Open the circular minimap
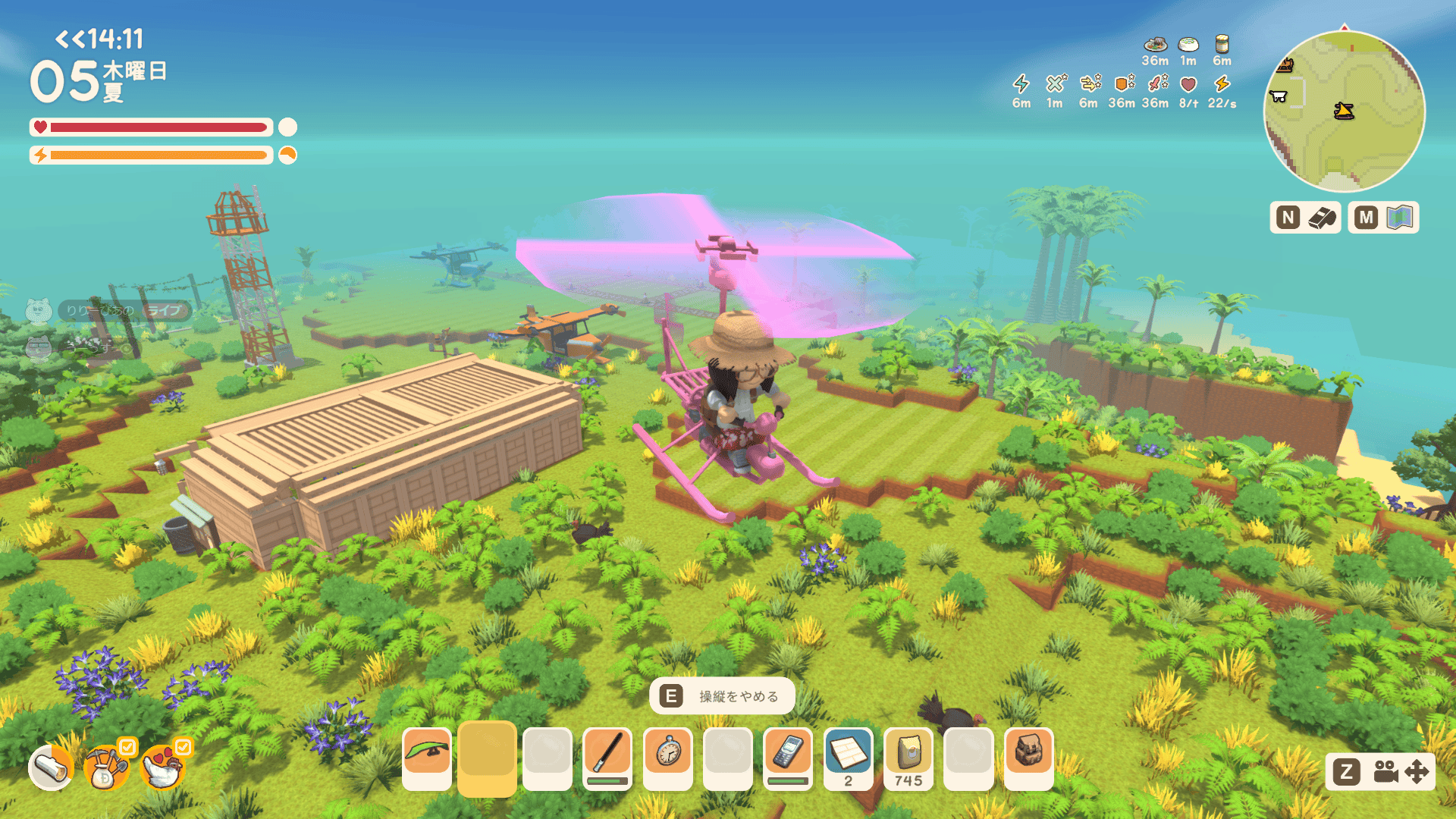Screen dimensions: 1456x819 pos(1344,111)
